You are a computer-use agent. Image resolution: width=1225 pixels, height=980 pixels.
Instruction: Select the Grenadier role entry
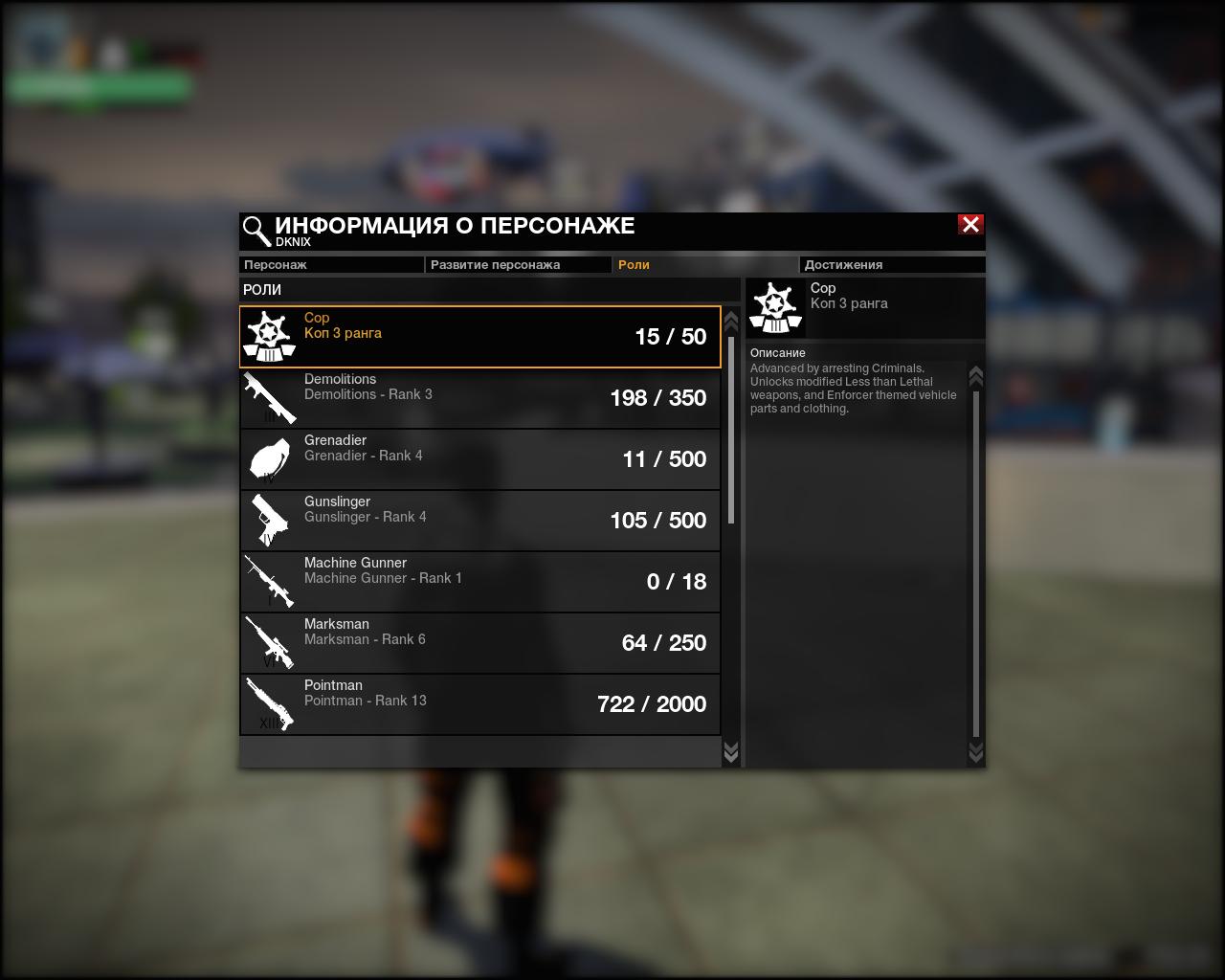pos(479,459)
